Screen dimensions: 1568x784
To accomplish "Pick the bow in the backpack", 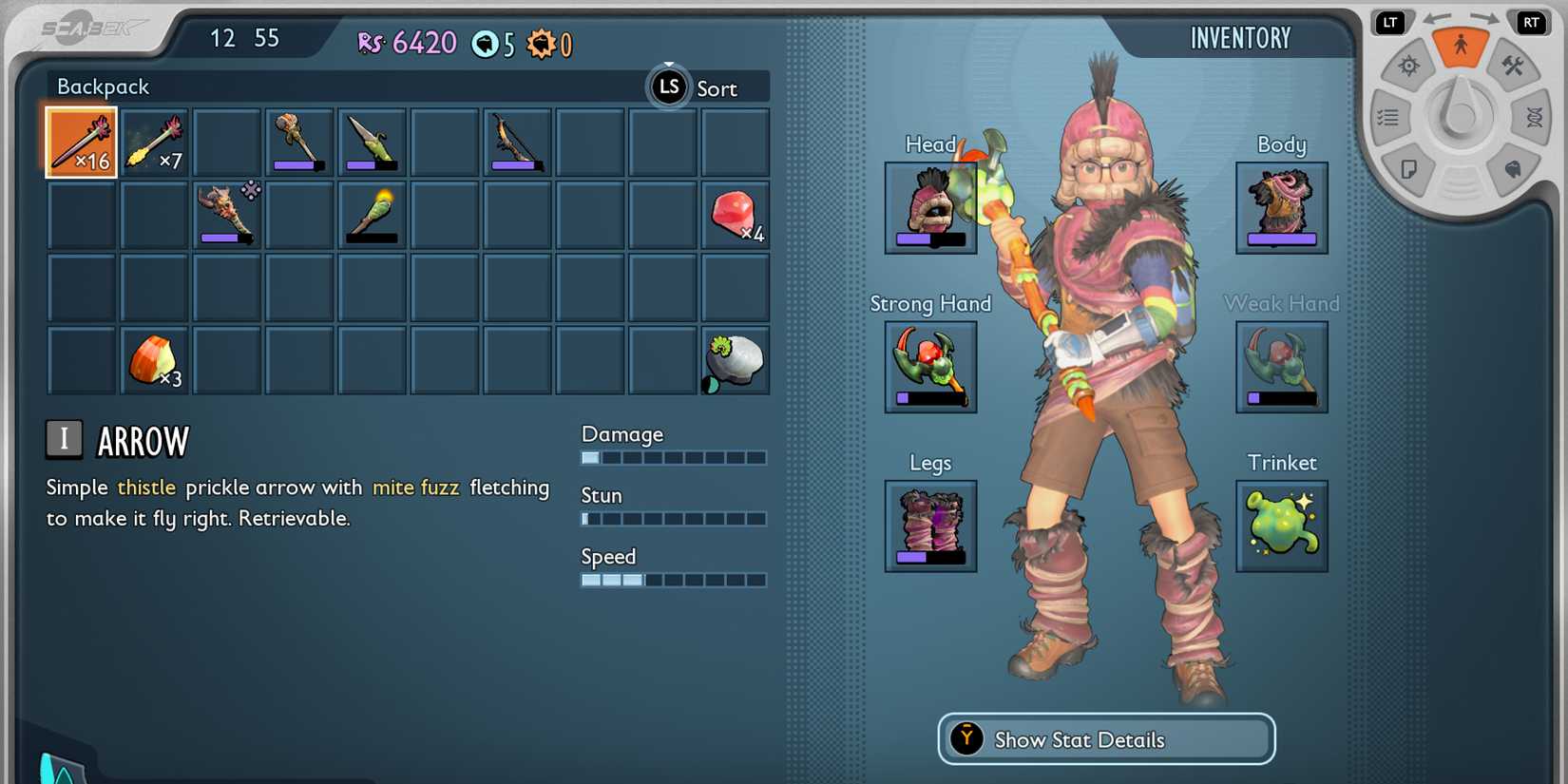I will (x=517, y=143).
